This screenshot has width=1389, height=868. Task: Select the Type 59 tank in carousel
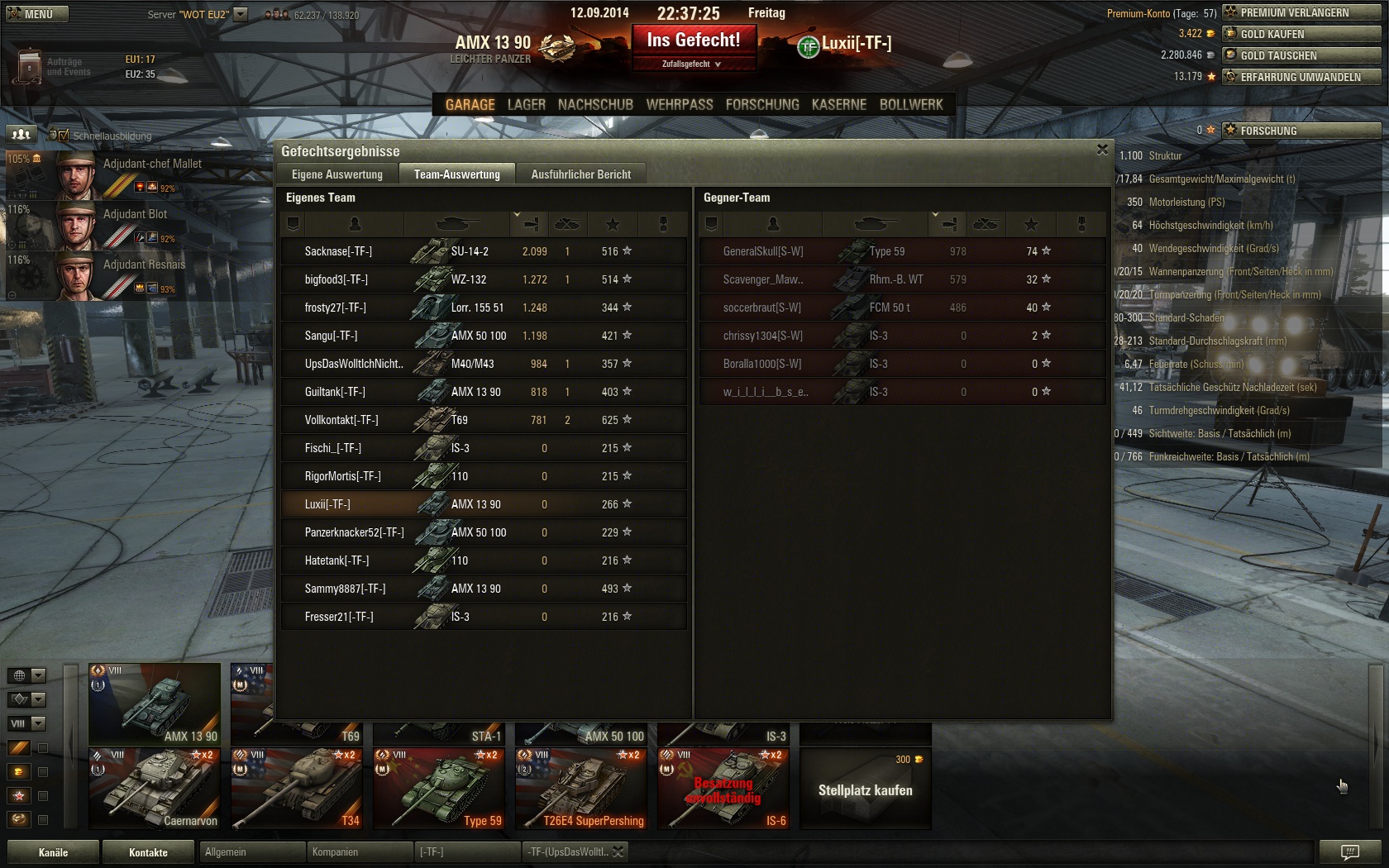click(438, 788)
